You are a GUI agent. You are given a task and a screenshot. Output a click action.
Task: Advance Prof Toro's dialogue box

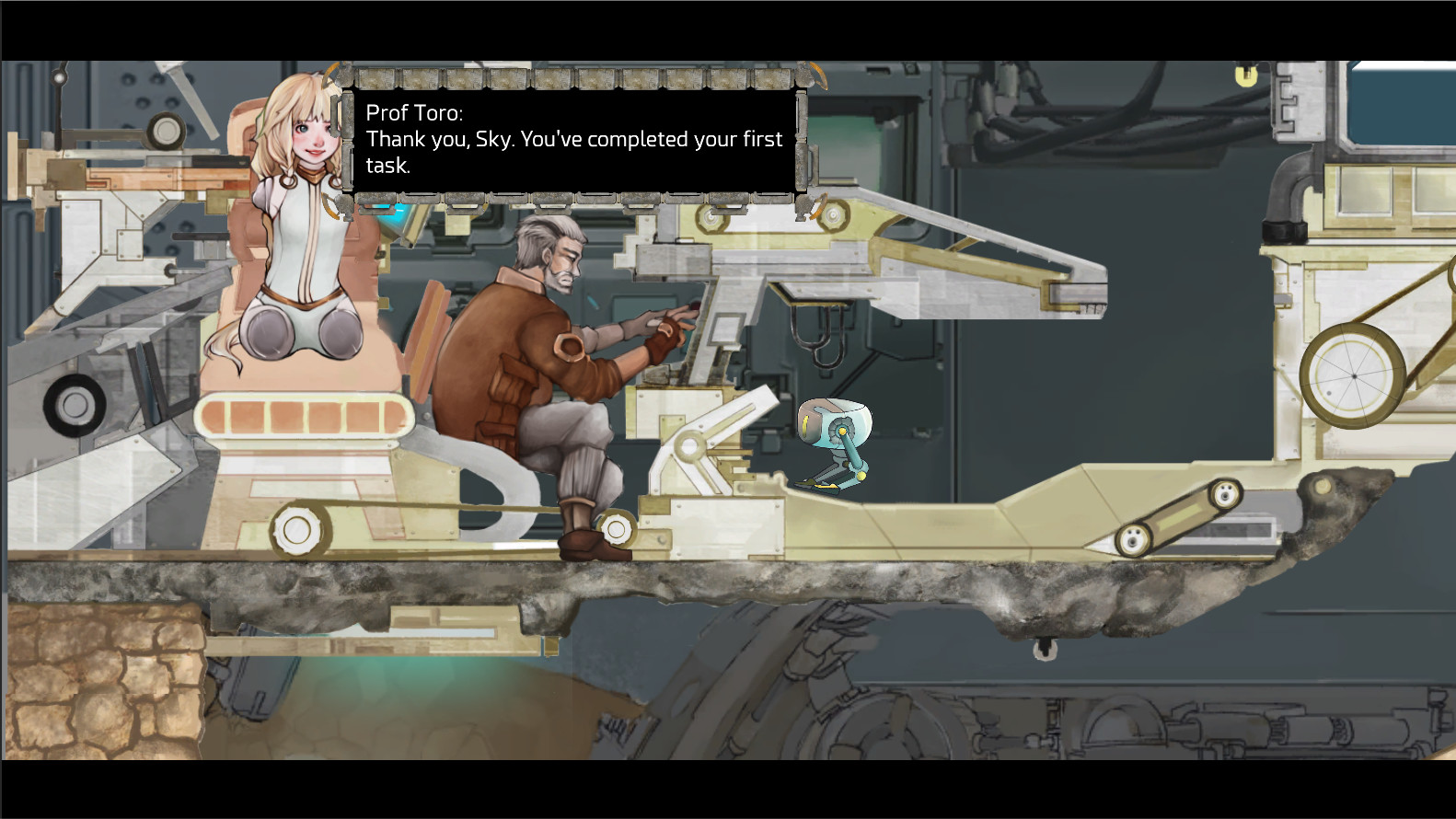tap(573, 140)
